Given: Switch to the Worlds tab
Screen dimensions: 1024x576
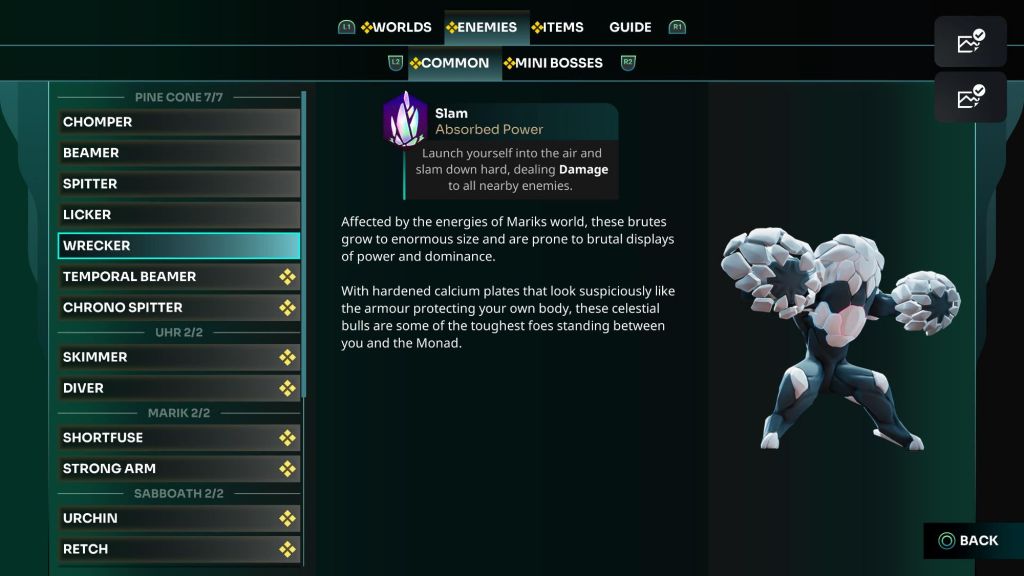Looking at the screenshot, I should tap(397, 27).
